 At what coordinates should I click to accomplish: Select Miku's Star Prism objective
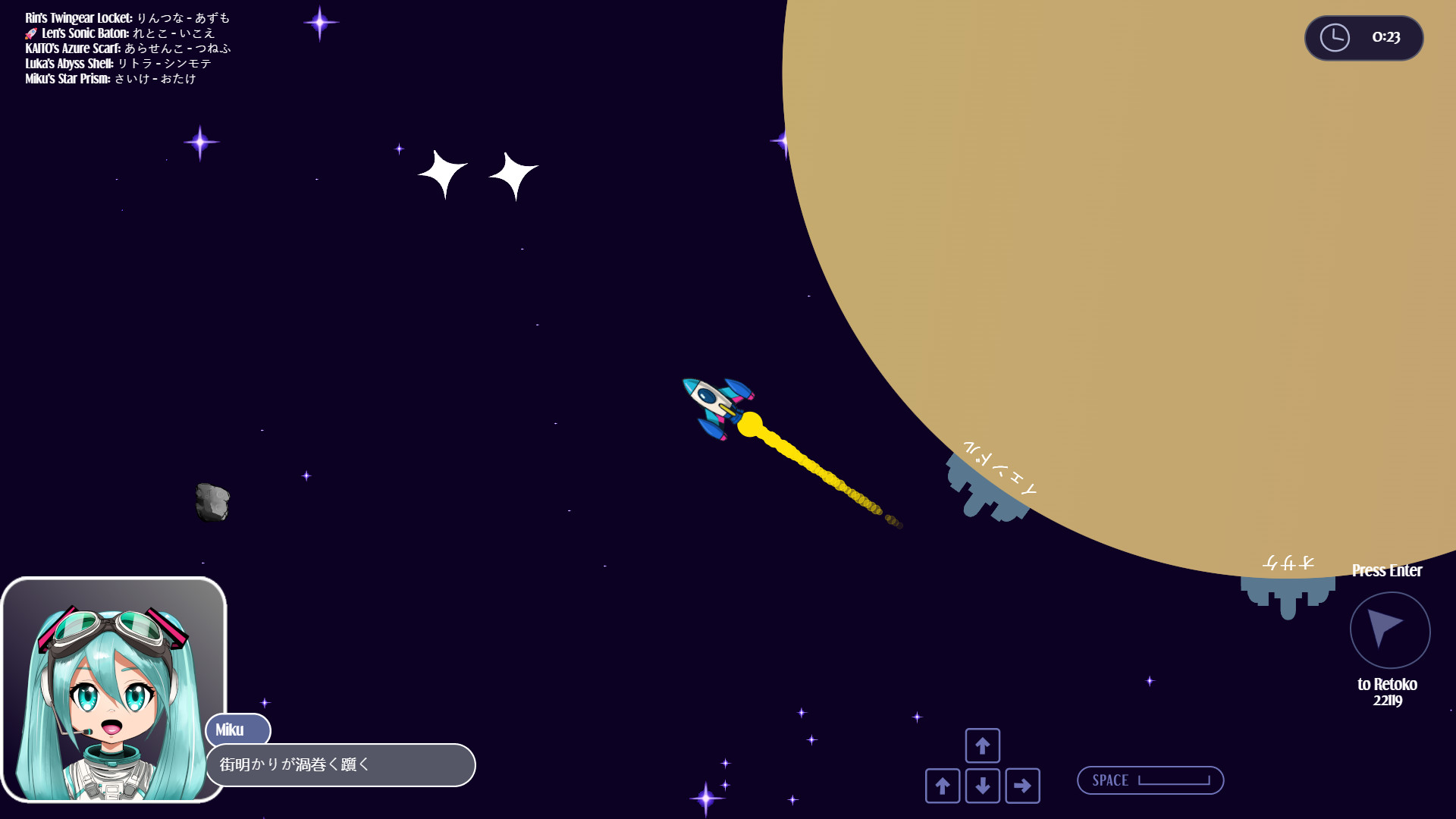111,79
